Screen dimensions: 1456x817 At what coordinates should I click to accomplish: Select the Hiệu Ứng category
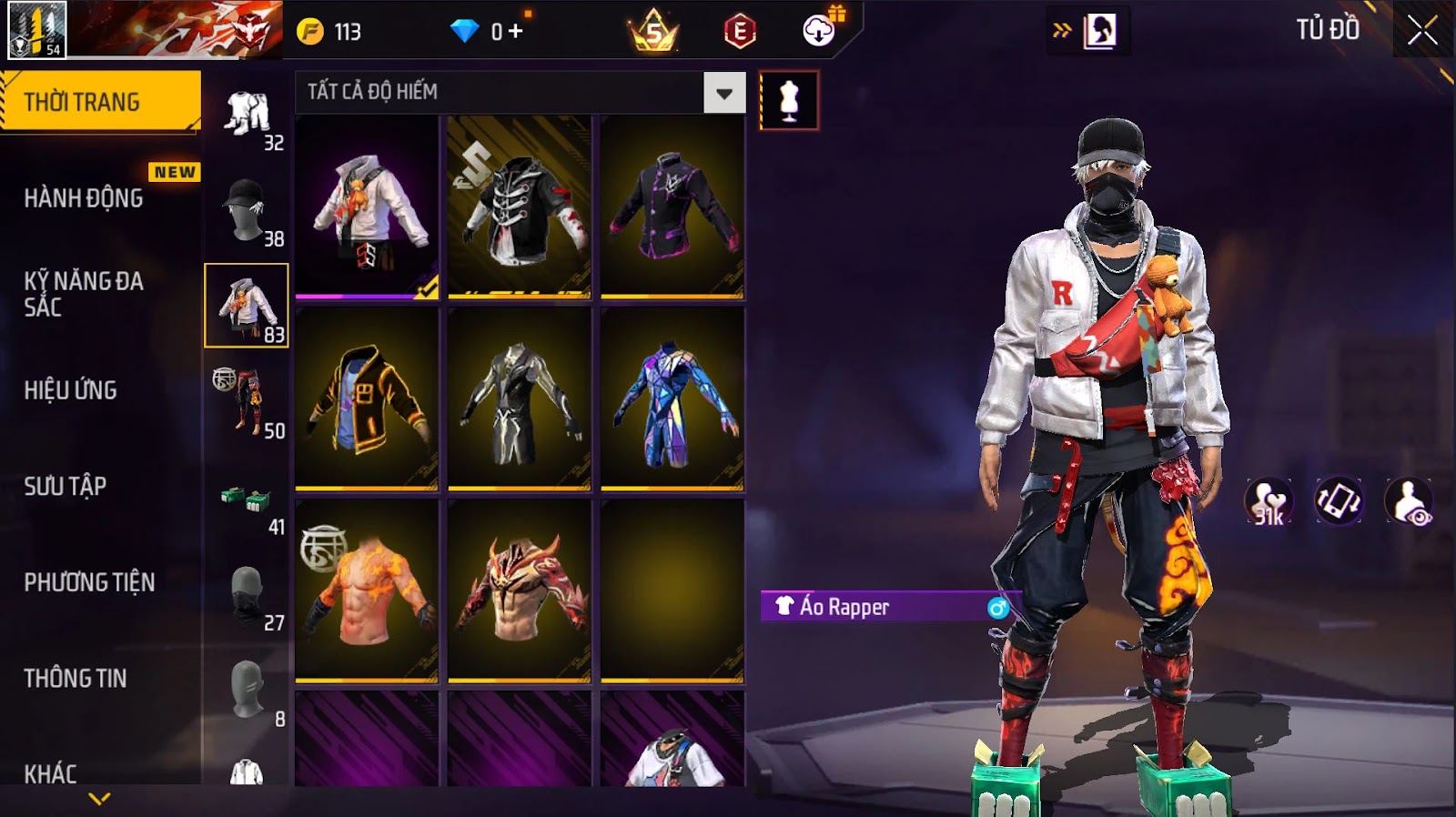tap(71, 390)
